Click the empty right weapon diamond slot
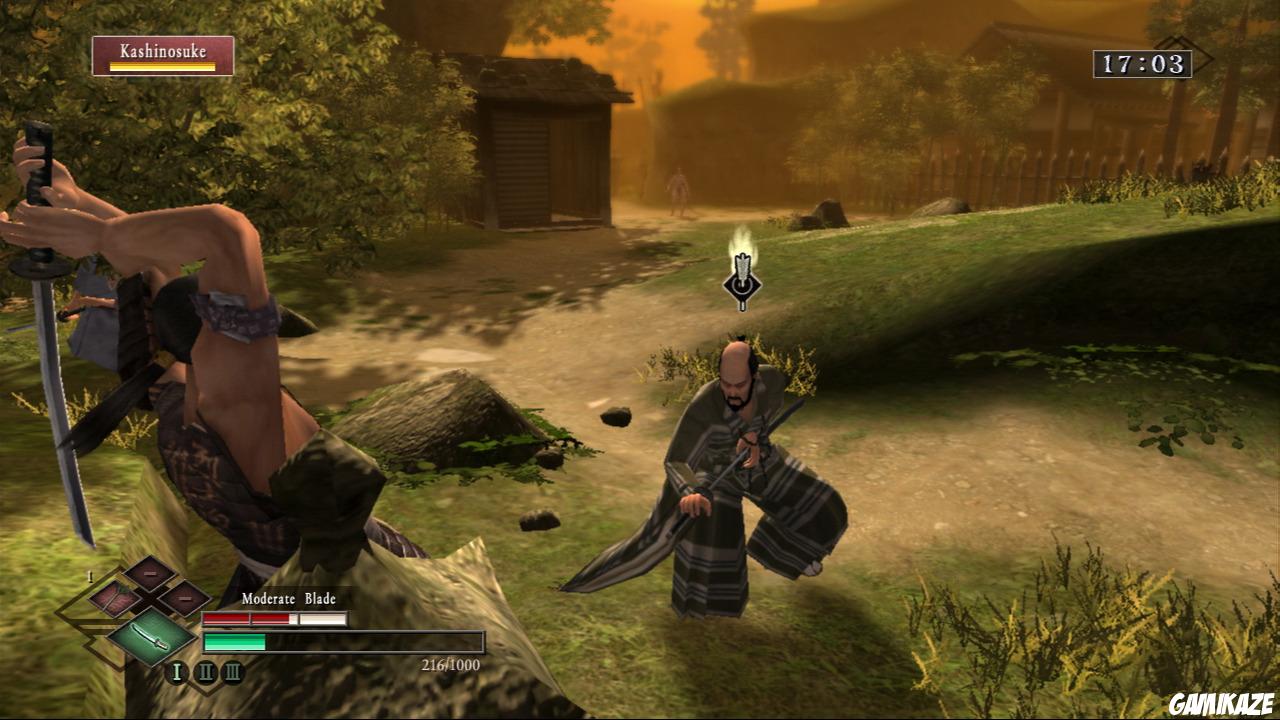 click(187, 597)
